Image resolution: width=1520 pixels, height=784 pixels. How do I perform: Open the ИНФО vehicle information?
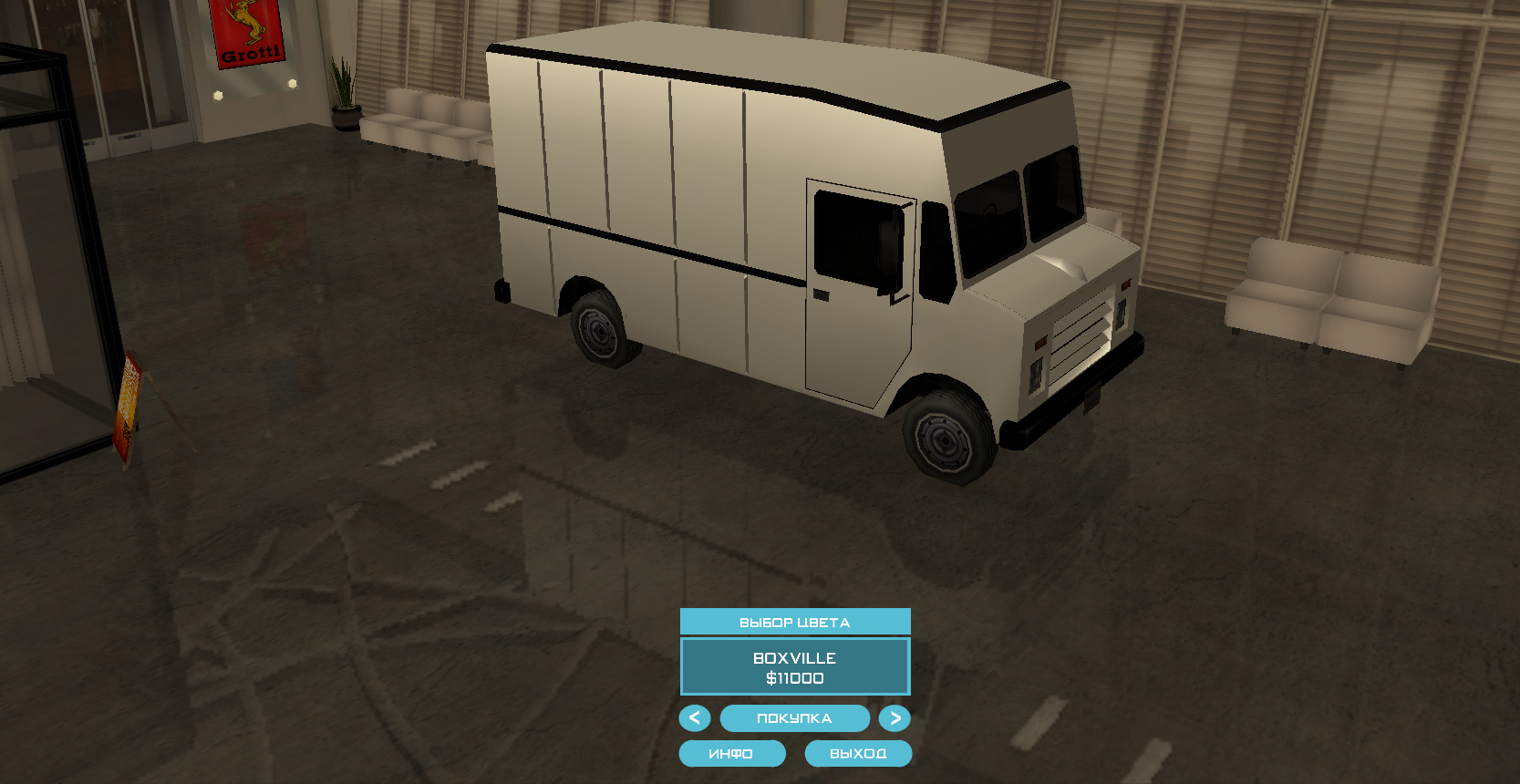click(x=731, y=754)
